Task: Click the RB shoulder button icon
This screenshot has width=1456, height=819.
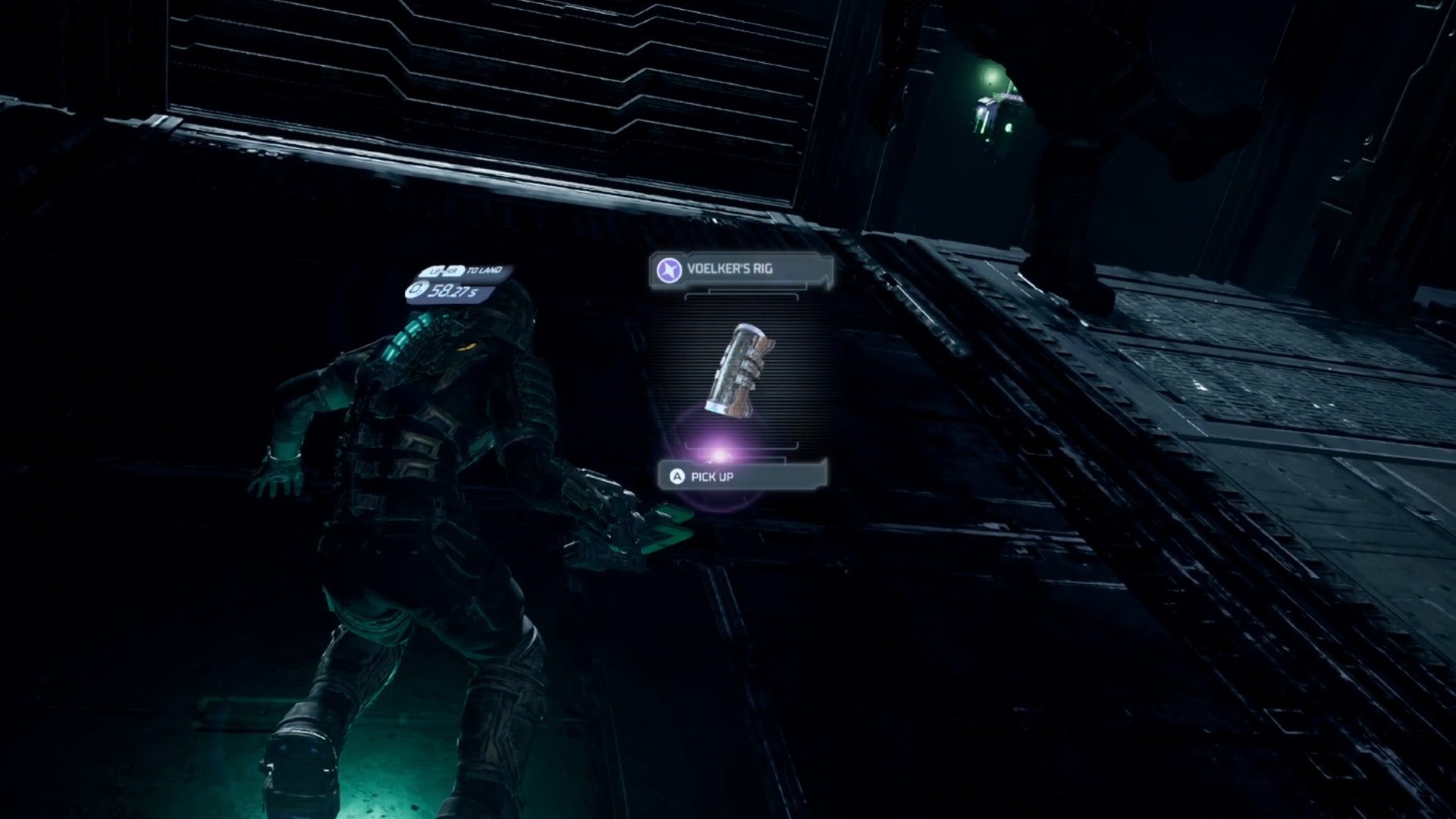Action: [452, 271]
